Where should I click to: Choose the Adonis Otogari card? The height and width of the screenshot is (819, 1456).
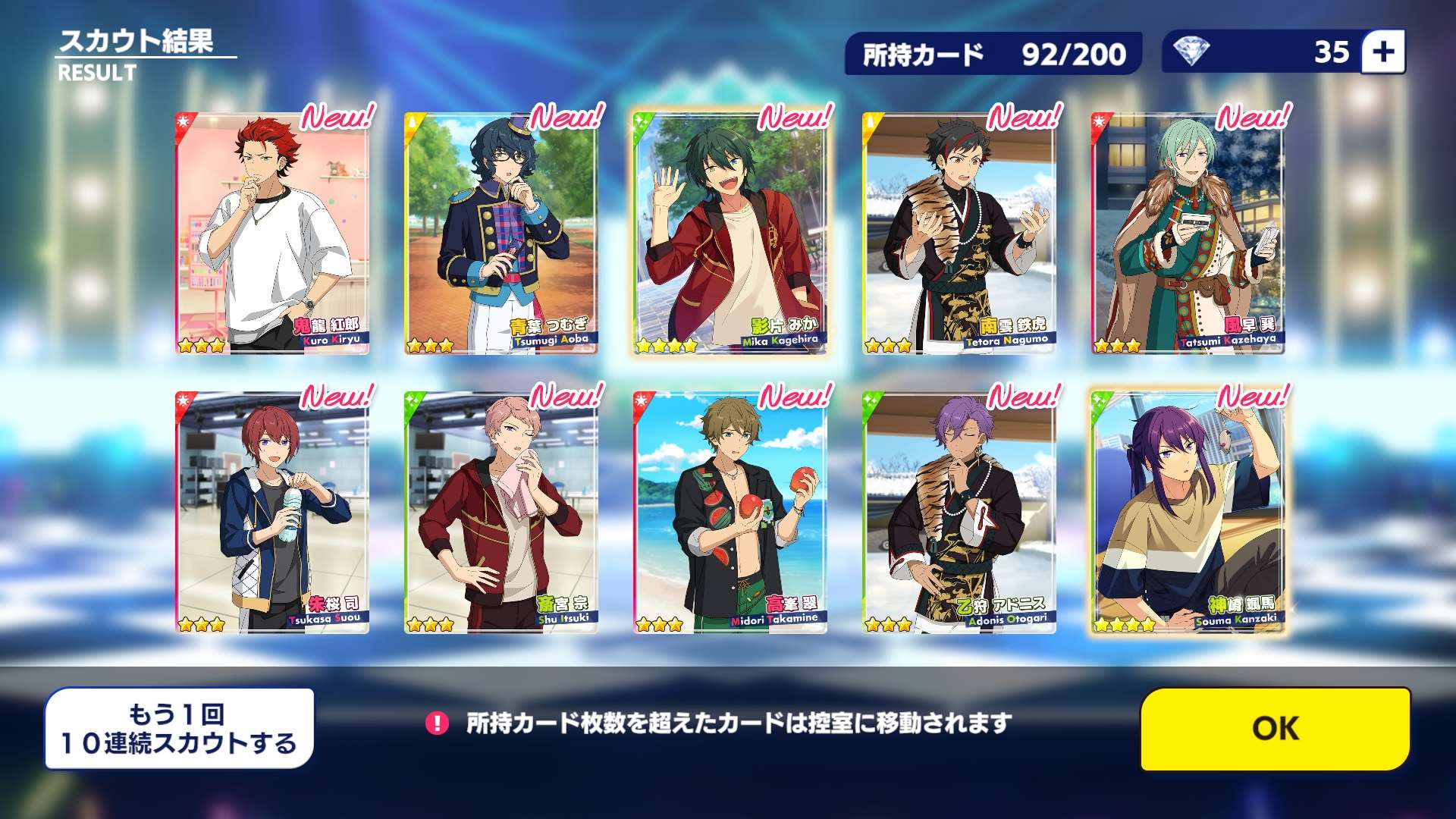pos(959,513)
